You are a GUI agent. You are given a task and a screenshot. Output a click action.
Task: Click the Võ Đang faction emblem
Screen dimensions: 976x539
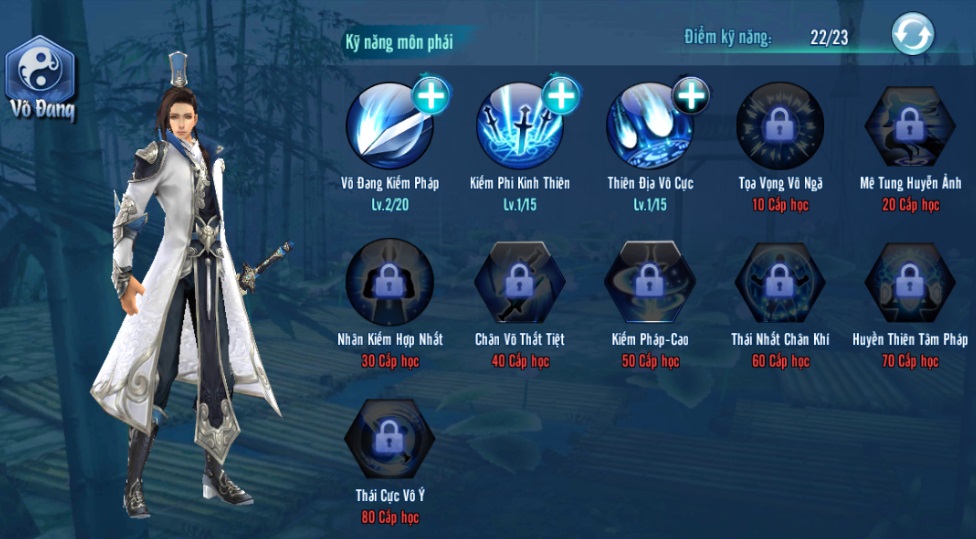coord(40,70)
